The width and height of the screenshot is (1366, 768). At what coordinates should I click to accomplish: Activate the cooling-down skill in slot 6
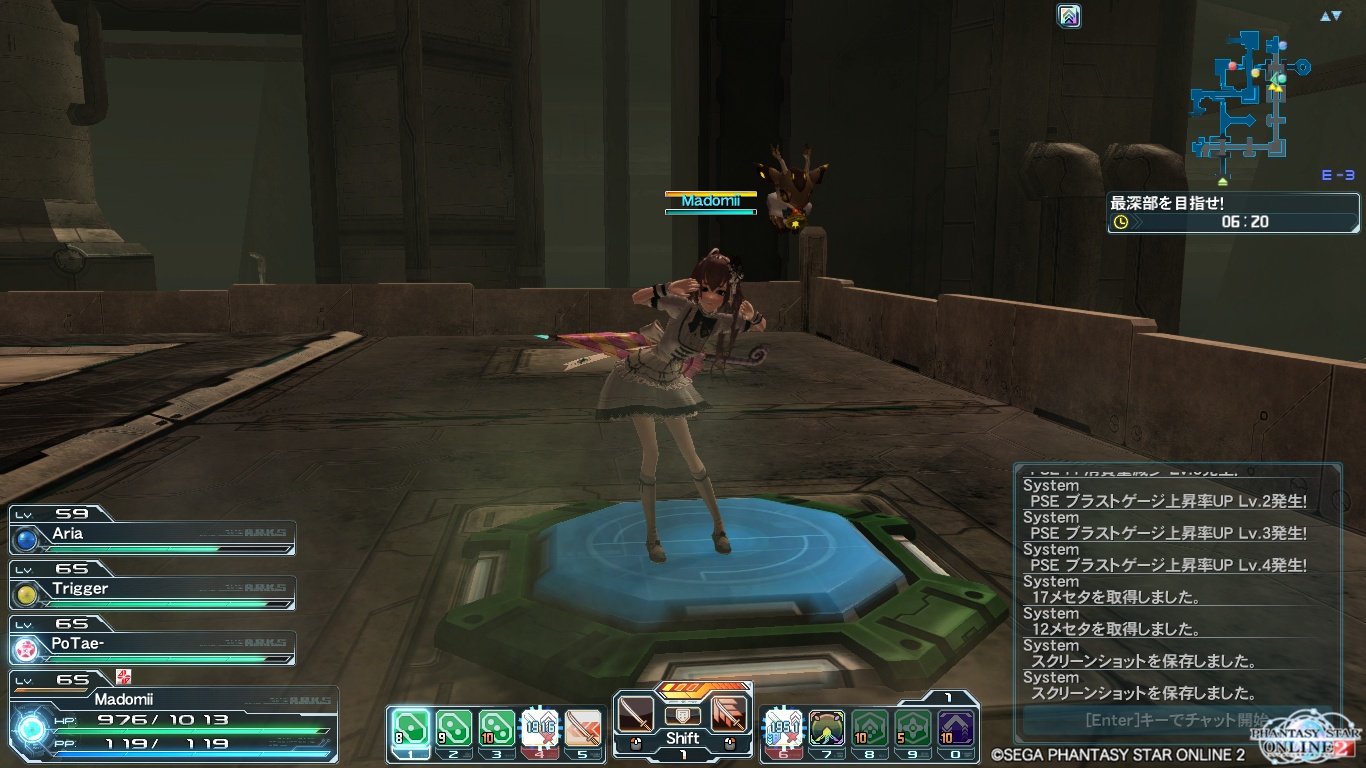pos(784,728)
